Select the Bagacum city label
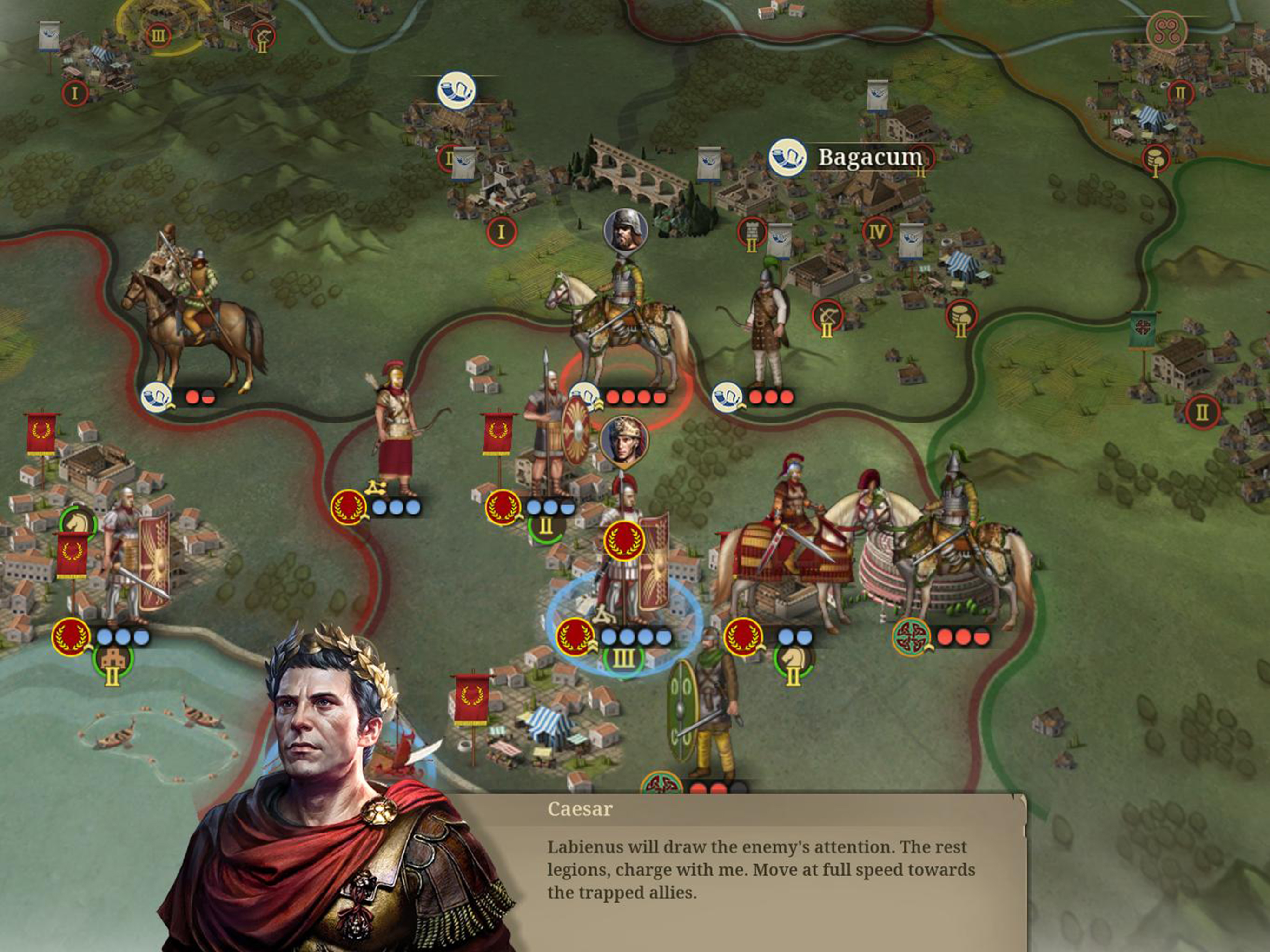 click(x=869, y=157)
